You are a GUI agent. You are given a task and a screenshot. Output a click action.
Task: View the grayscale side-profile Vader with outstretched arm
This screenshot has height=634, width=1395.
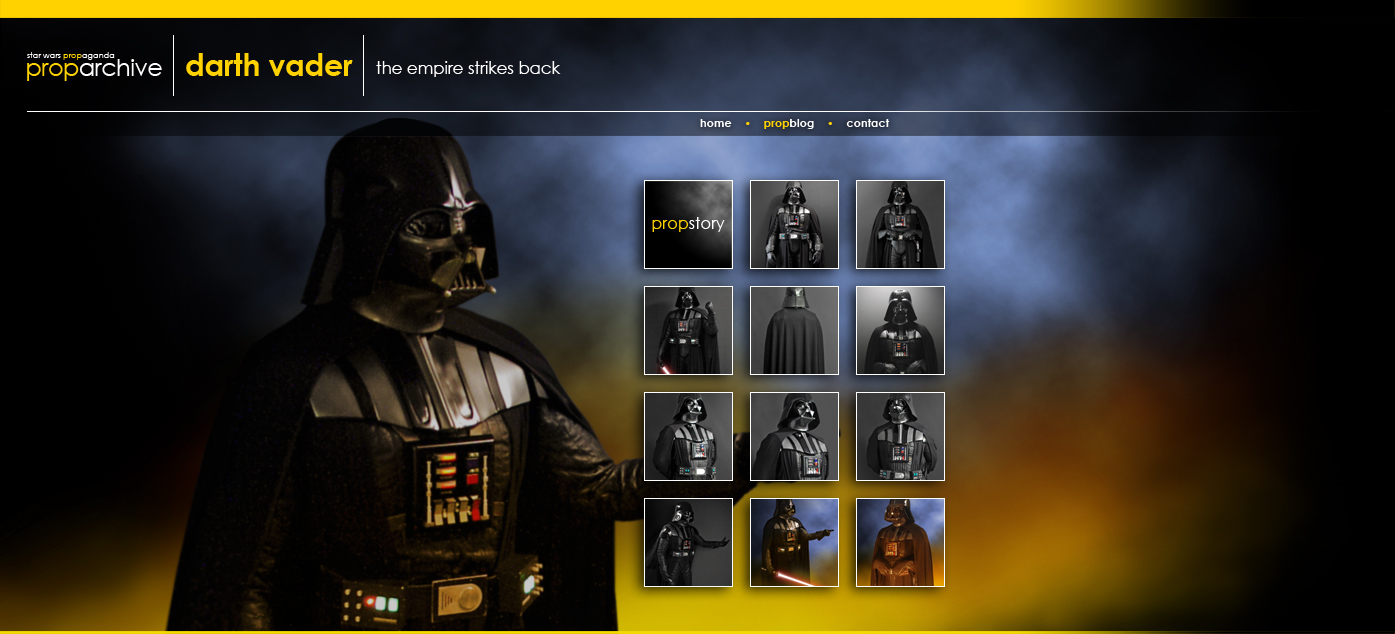(x=688, y=542)
